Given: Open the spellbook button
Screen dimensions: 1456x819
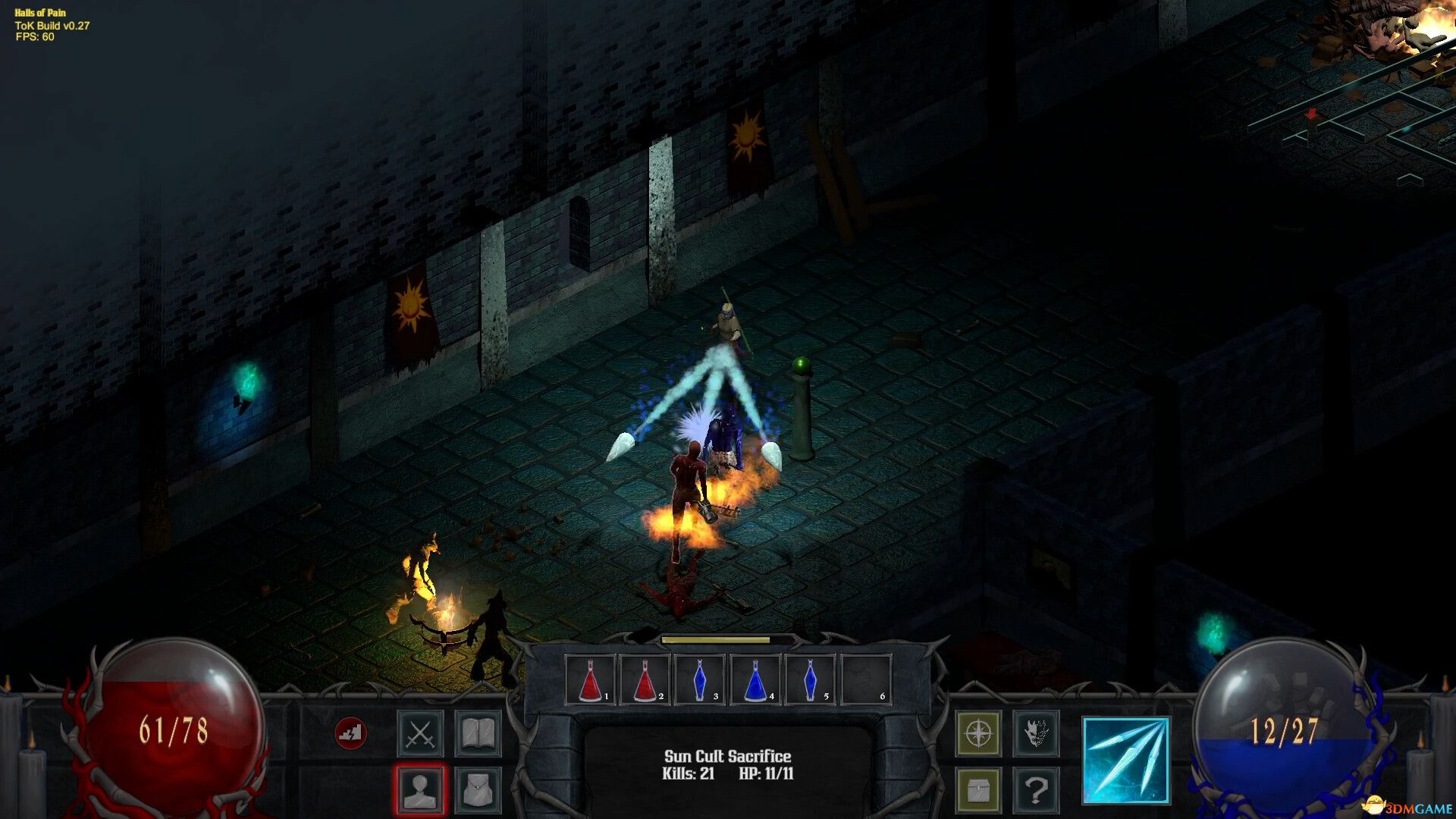Looking at the screenshot, I should (x=478, y=734).
